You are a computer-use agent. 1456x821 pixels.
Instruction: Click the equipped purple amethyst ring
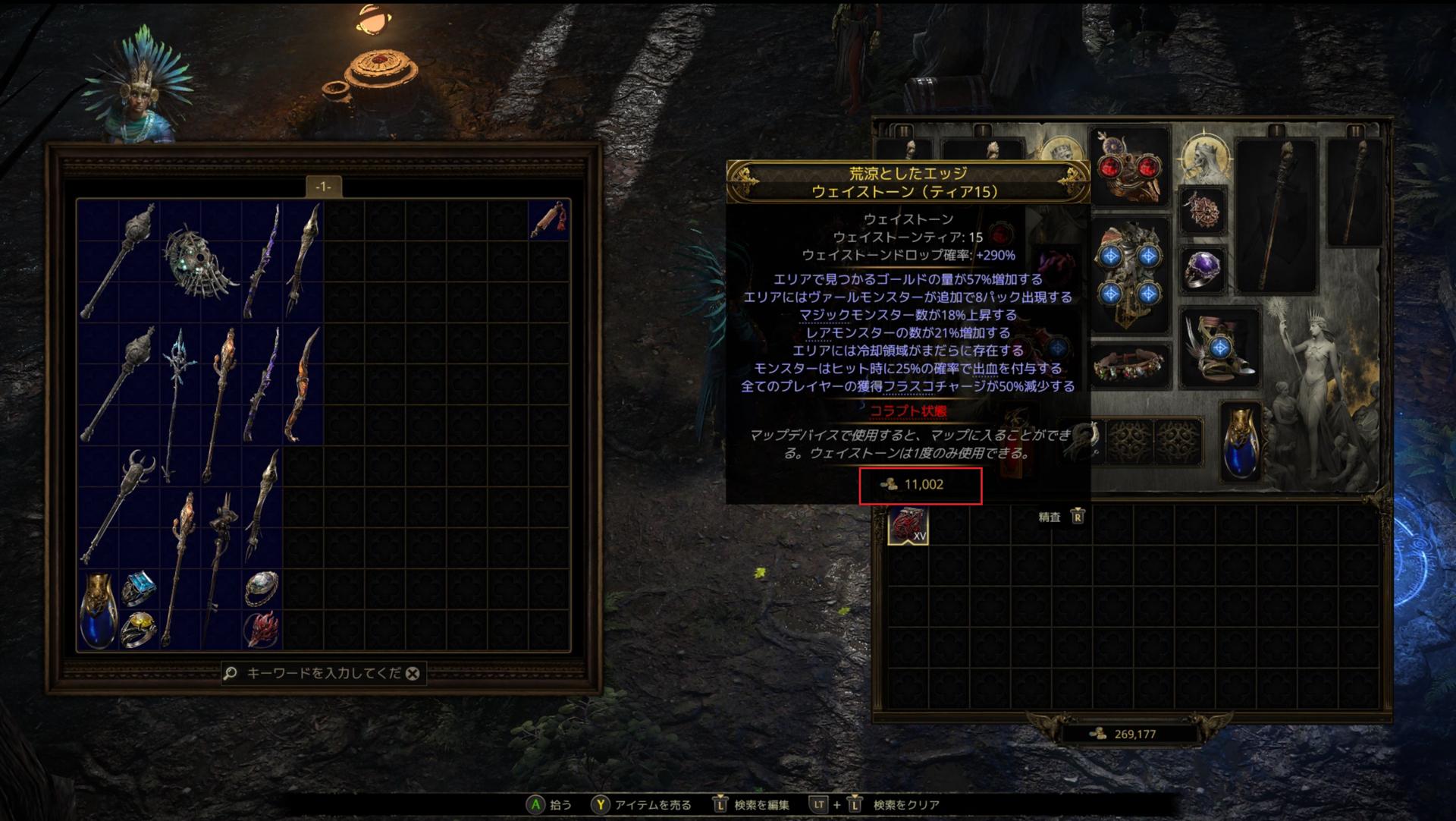click(1203, 269)
